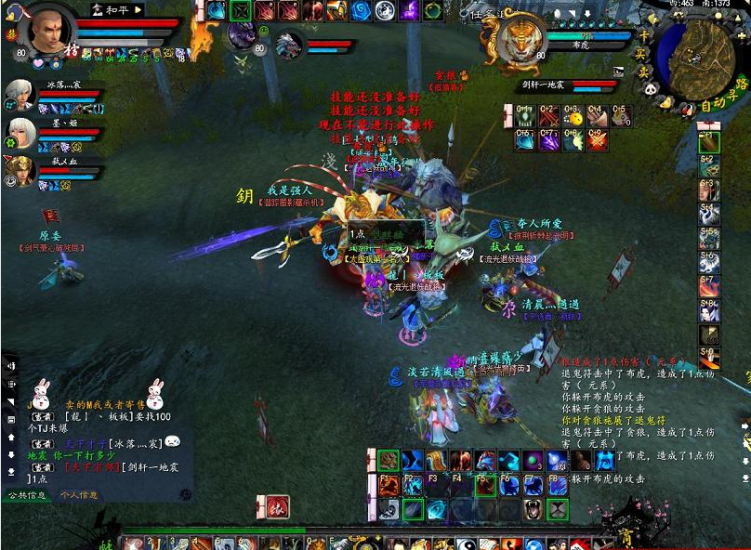Screen dimensions: 751x550
Task: Select party member 墨、姬 portrait
Action: [20, 132]
